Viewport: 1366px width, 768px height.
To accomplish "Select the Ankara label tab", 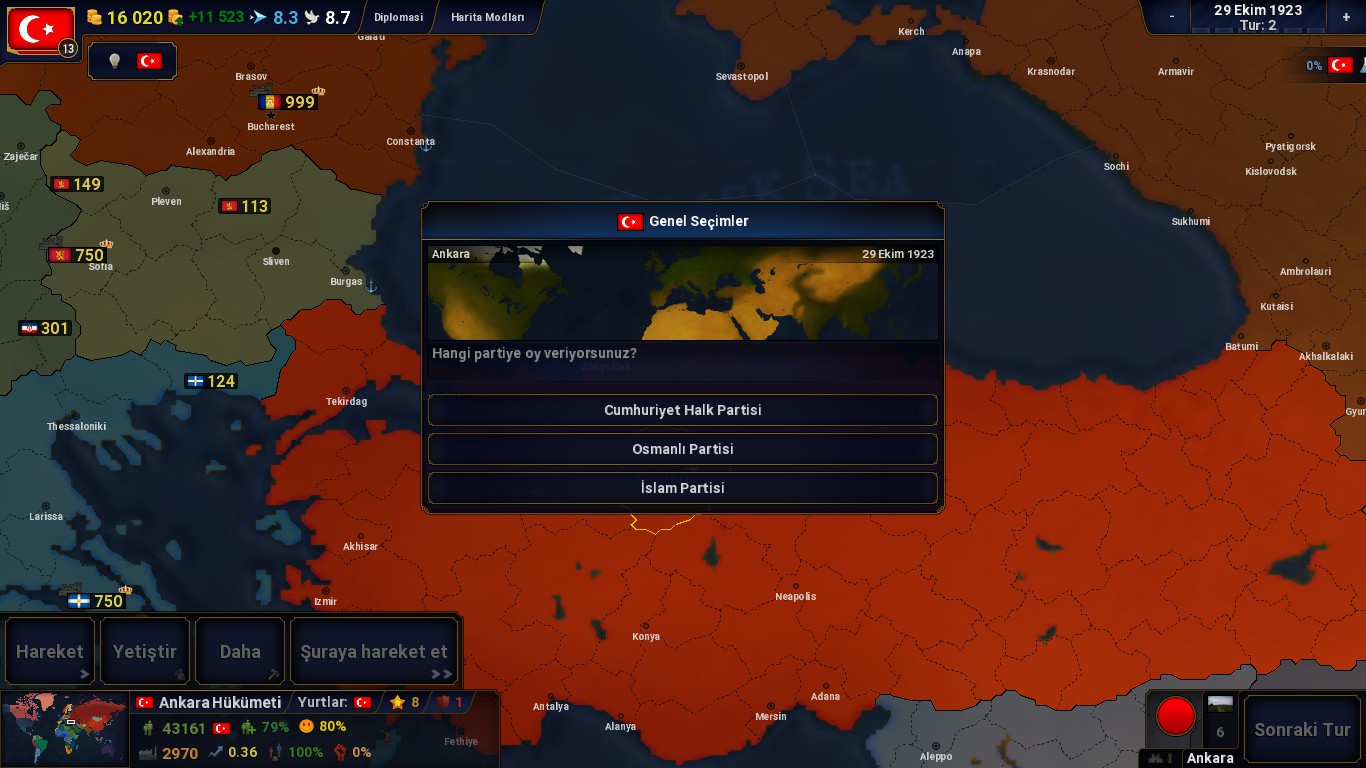I will 1210,758.
